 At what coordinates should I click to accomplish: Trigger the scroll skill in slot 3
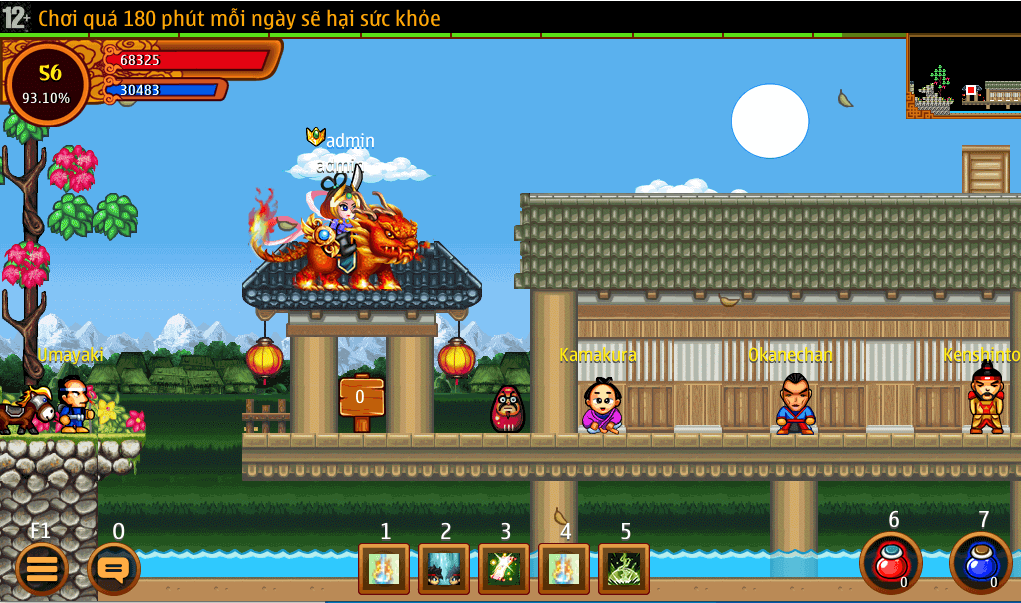click(x=504, y=569)
